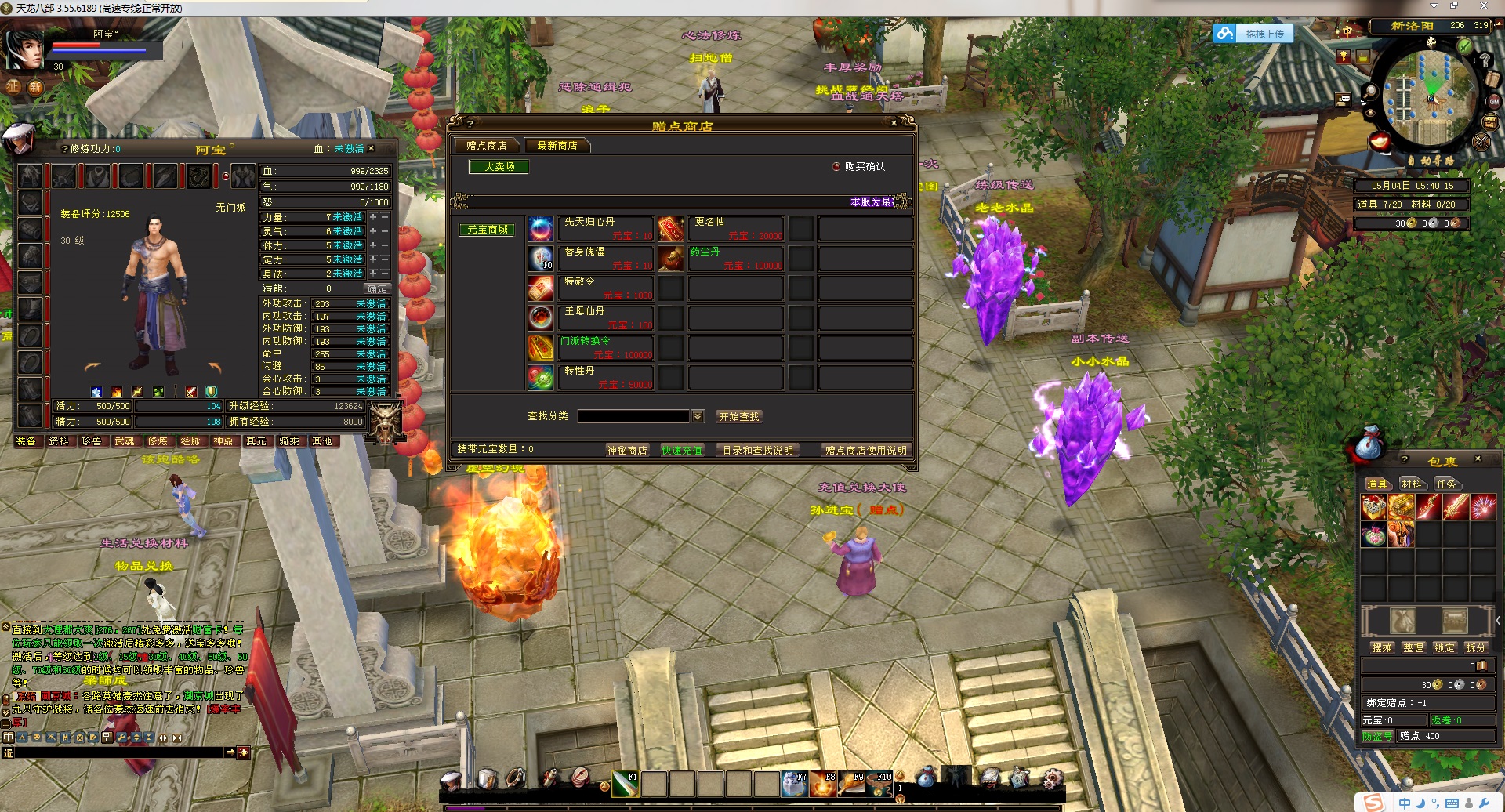Switch to the 珍兽 character tab
The image size is (1505, 812).
(x=92, y=441)
